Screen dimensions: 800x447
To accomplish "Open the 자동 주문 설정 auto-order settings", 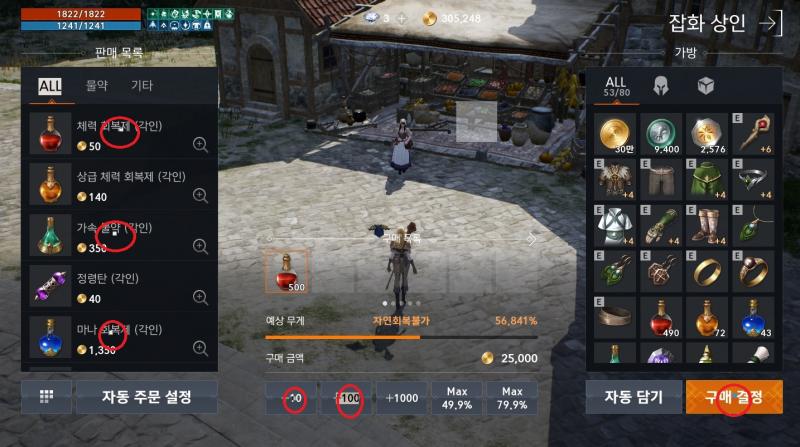I will pos(146,397).
